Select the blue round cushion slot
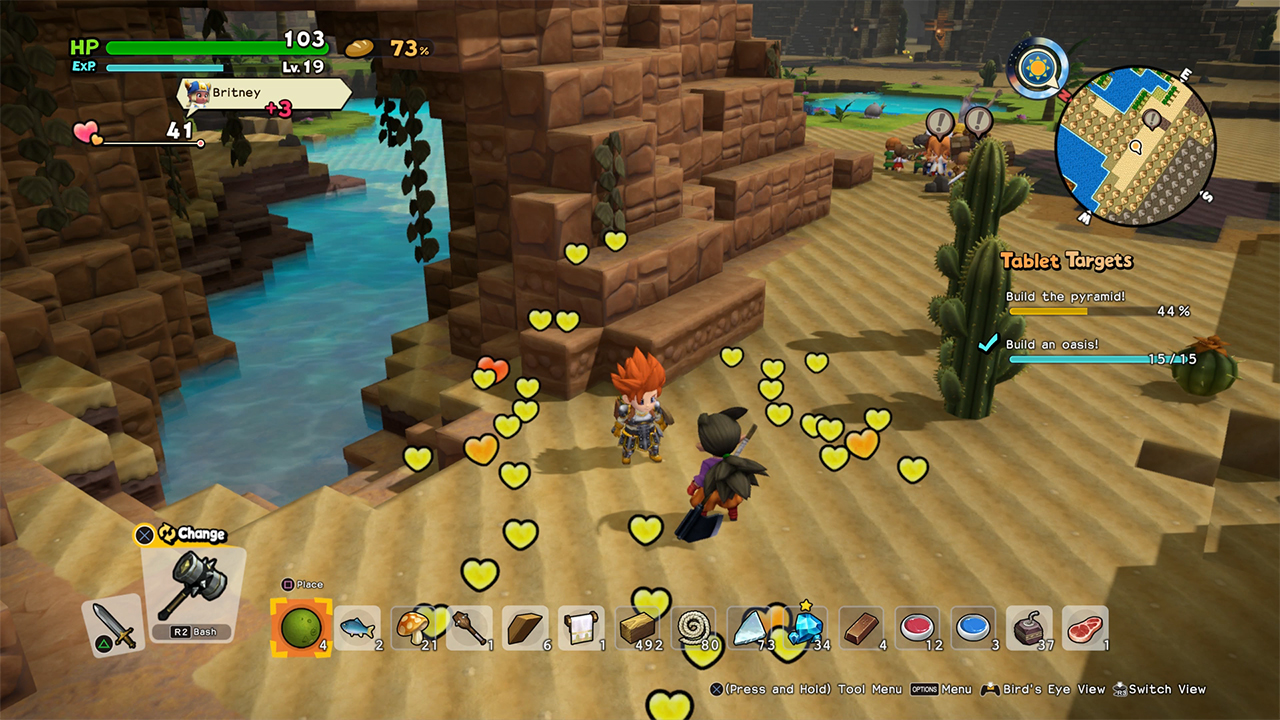Screen dimensions: 1280x720 point(974,627)
